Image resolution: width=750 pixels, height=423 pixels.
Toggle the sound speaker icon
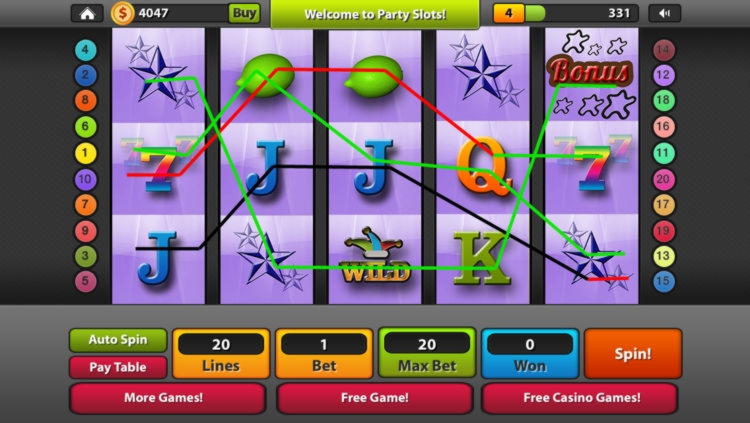click(x=664, y=13)
